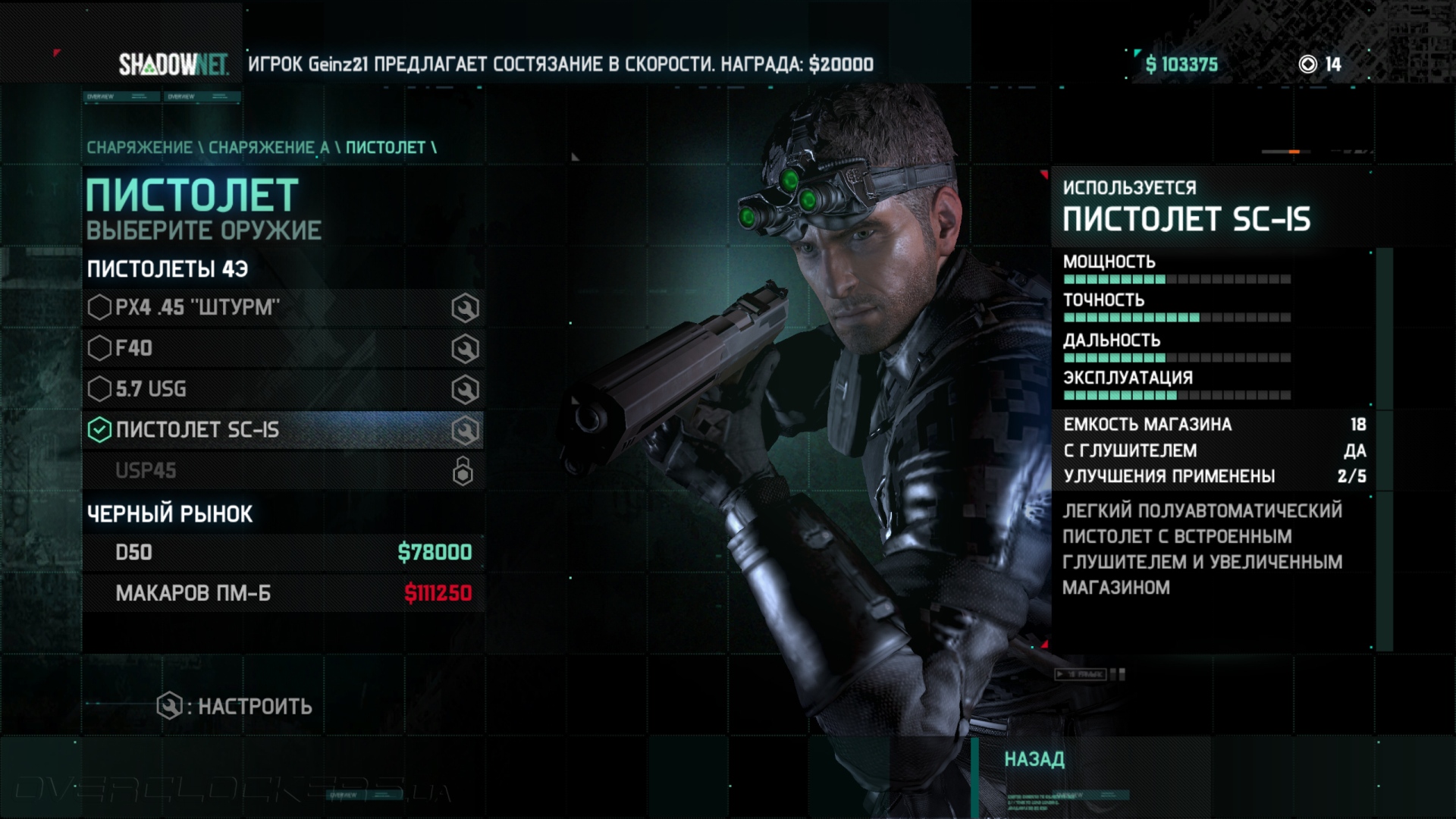Open the ShadowNet speed challenge notification
This screenshot has width=1456, height=819.
[560, 64]
